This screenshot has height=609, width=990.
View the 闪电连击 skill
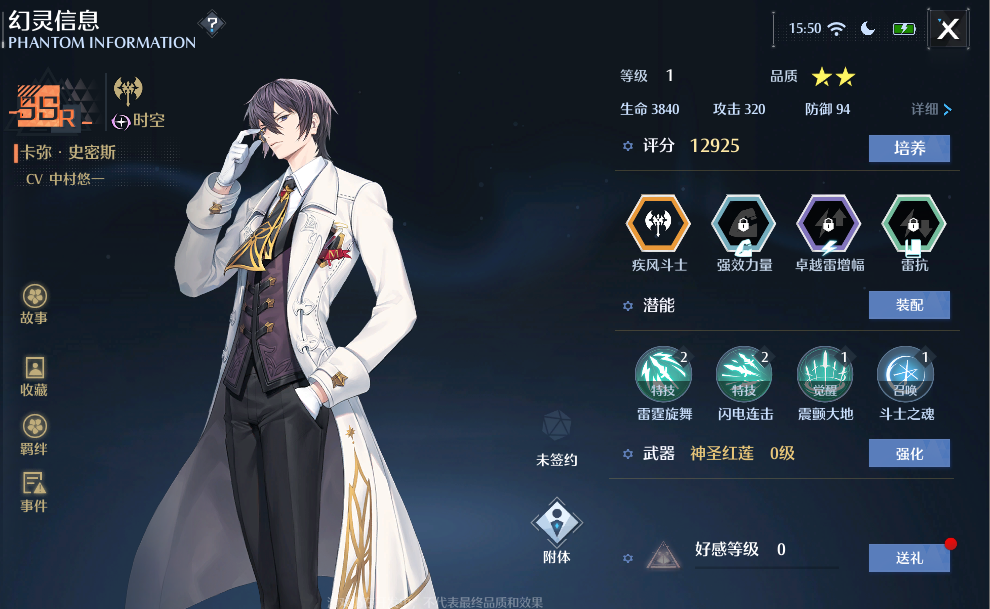(x=744, y=375)
